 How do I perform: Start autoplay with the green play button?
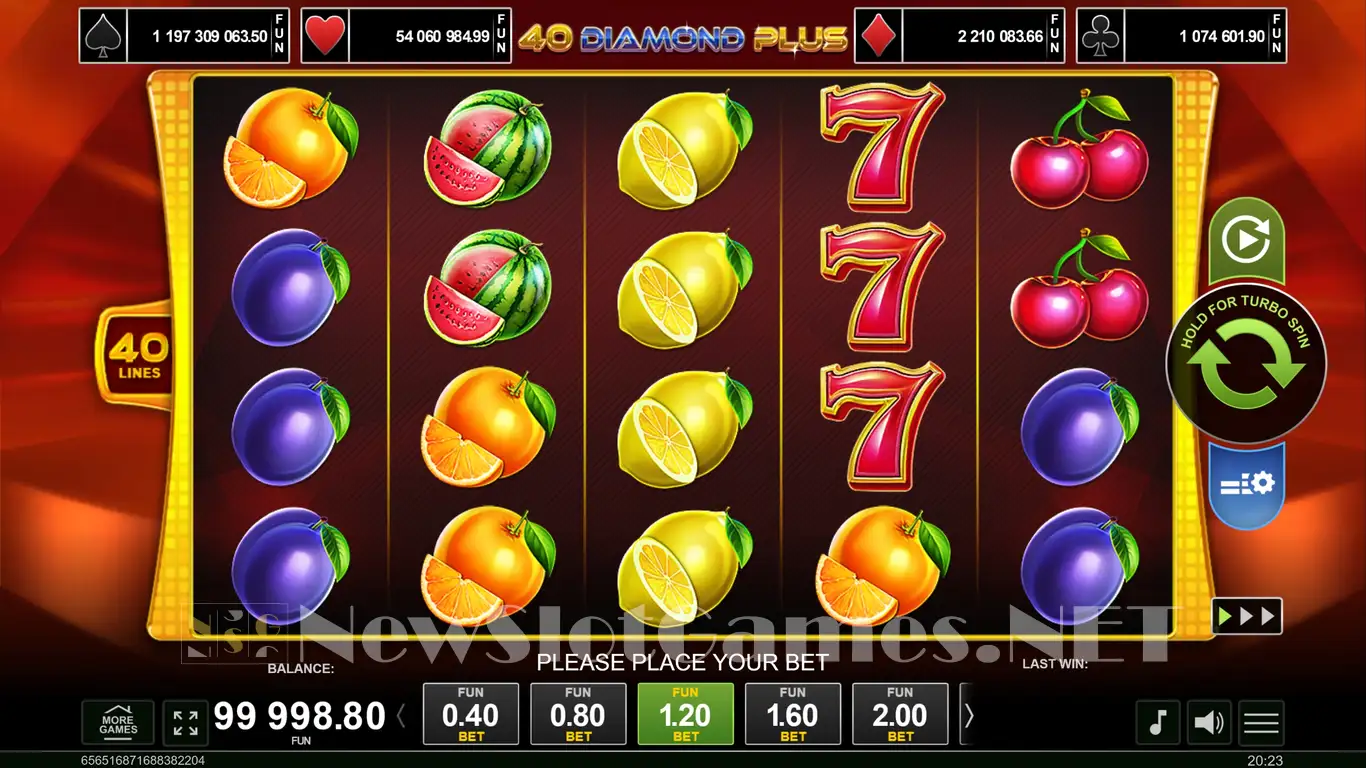pos(1246,241)
